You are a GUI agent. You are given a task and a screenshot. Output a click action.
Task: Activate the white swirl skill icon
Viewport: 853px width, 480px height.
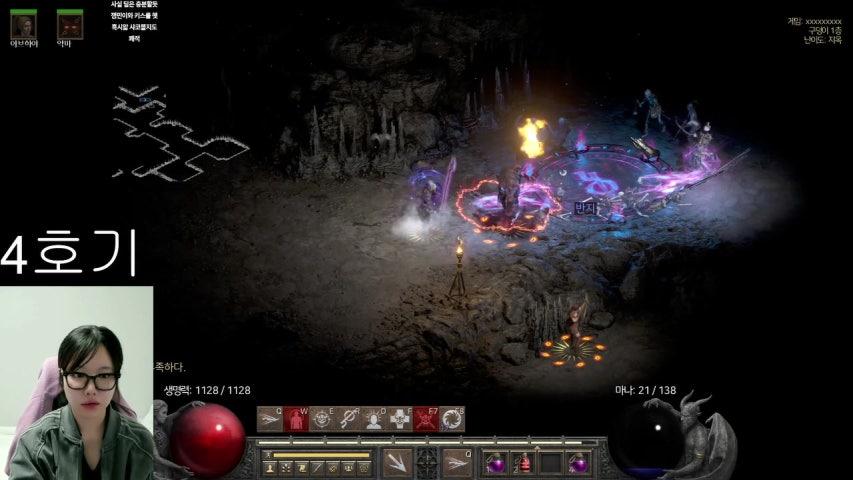(x=452, y=419)
